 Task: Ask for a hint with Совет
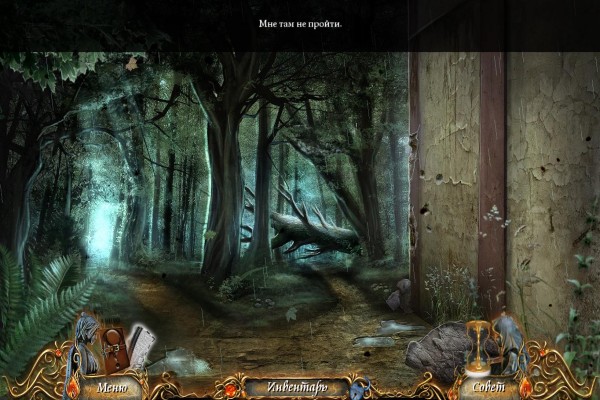(487, 385)
